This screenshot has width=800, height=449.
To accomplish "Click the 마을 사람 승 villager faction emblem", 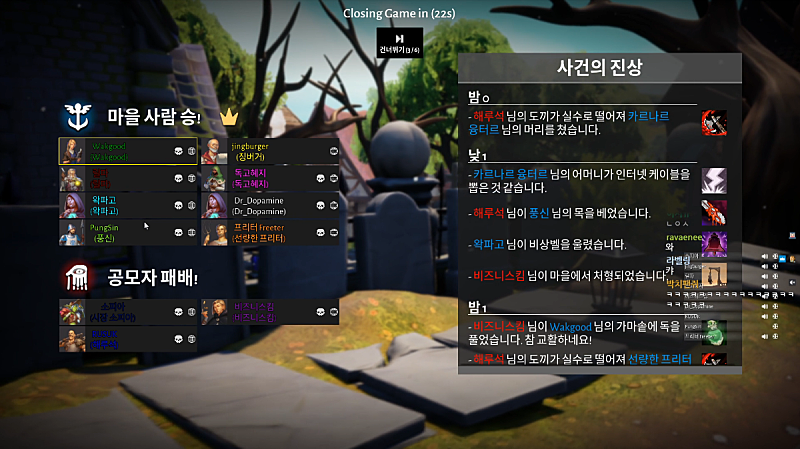I will [75, 117].
